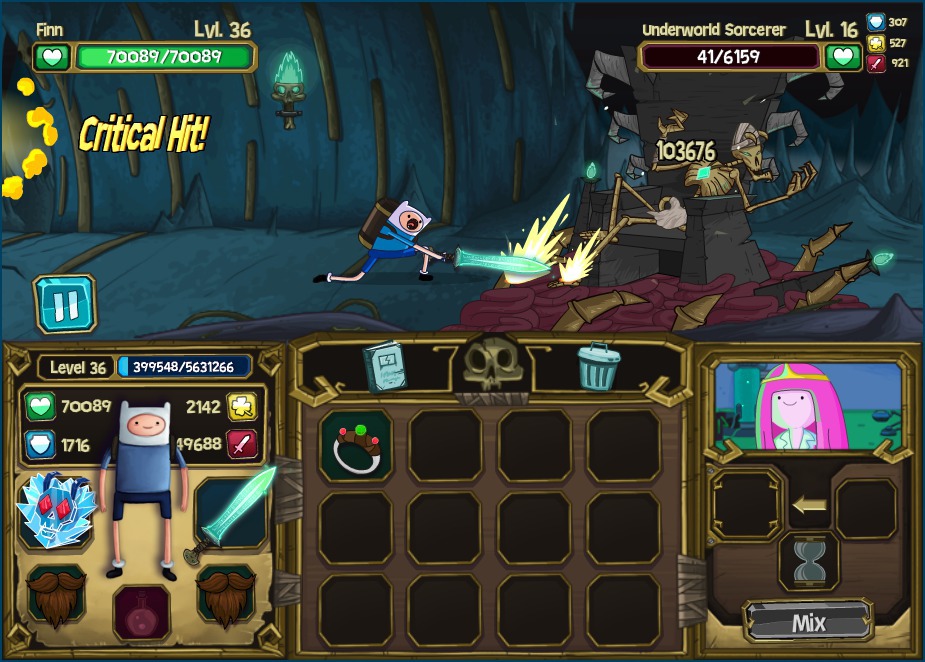The width and height of the screenshot is (925, 662).
Task: Click the trash can icon
Action: point(598,366)
